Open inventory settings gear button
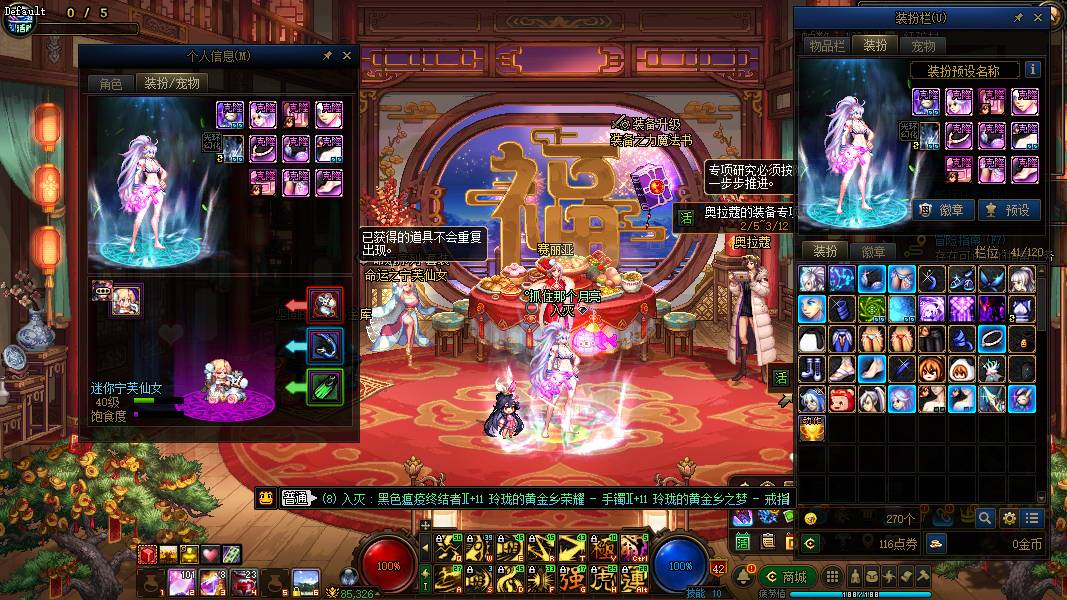The image size is (1067, 600). coord(1009,518)
